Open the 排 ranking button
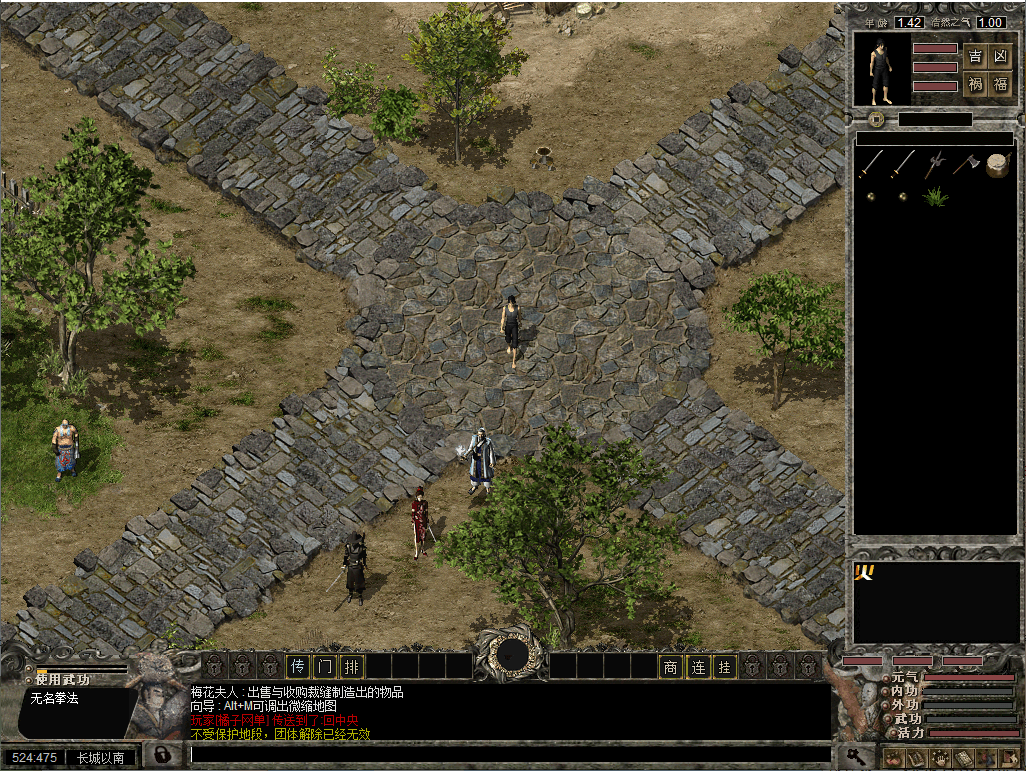 (352, 666)
